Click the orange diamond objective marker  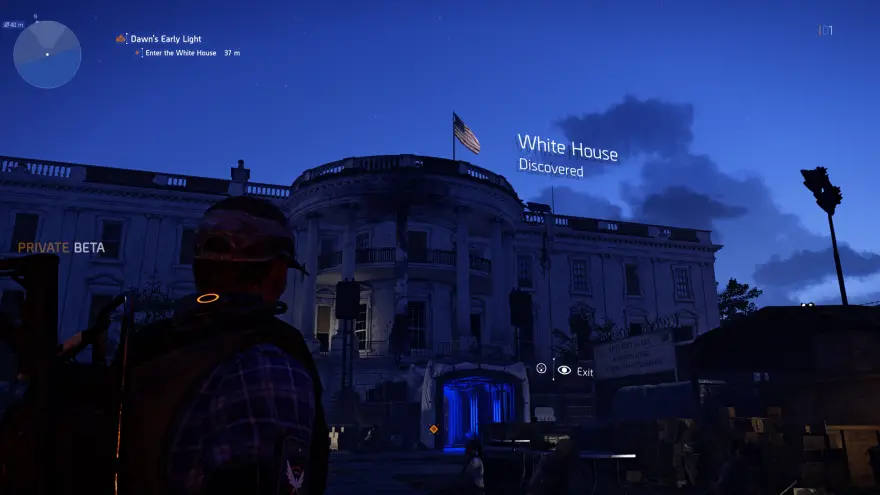(433, 429)
